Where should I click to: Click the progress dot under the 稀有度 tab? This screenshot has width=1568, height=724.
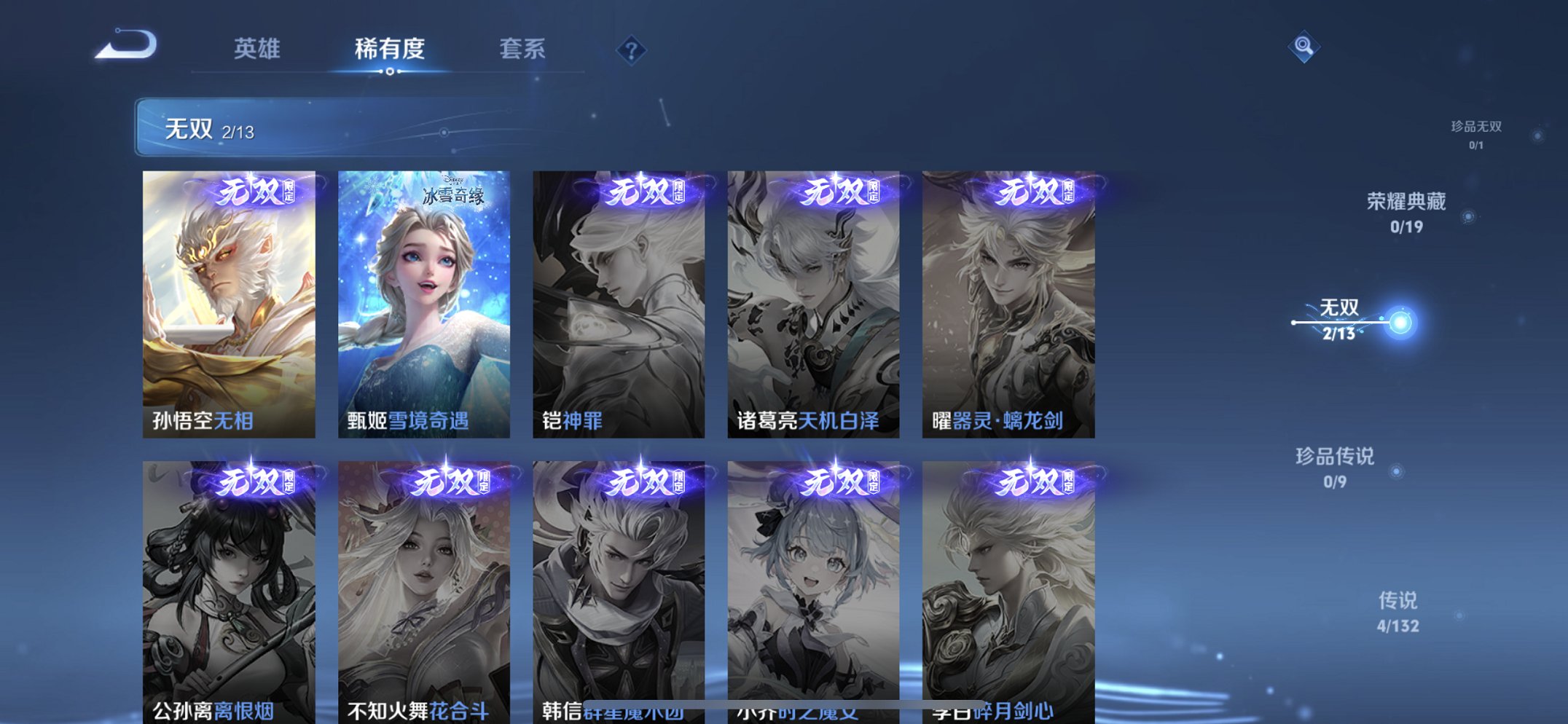tap(389, 72)
